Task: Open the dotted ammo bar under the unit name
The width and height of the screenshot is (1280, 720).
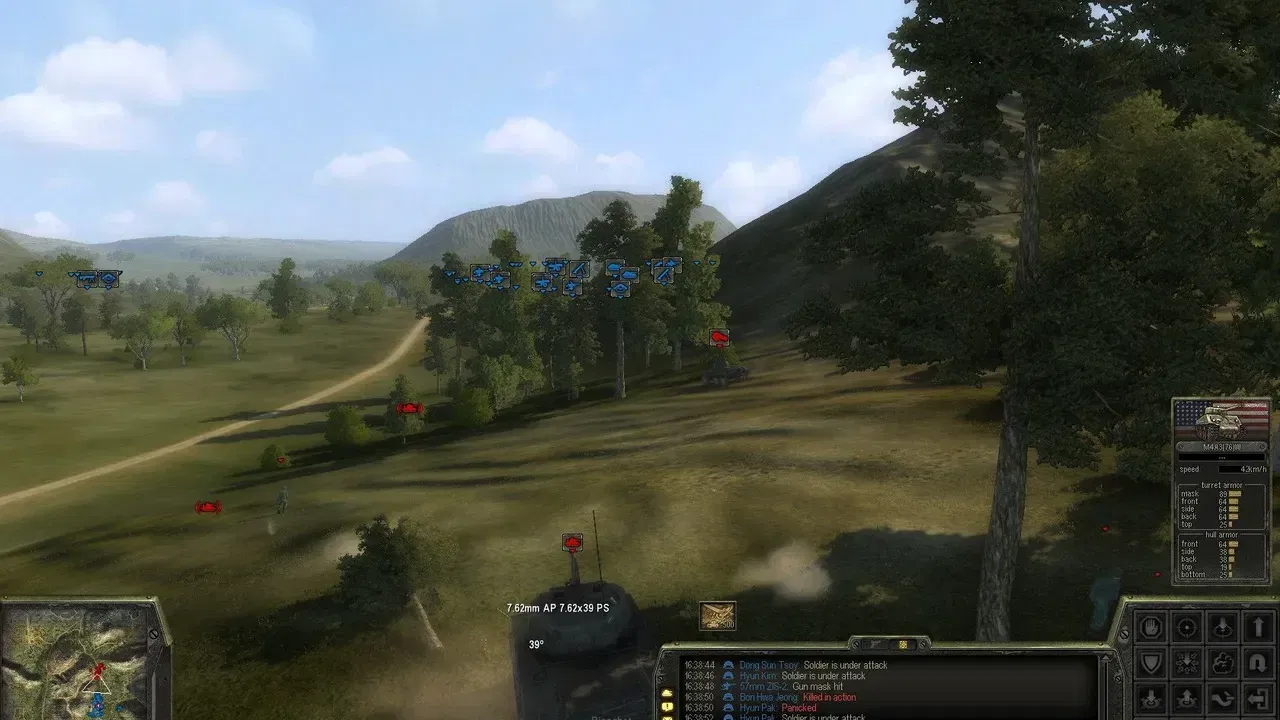Action: point(1222,458)
